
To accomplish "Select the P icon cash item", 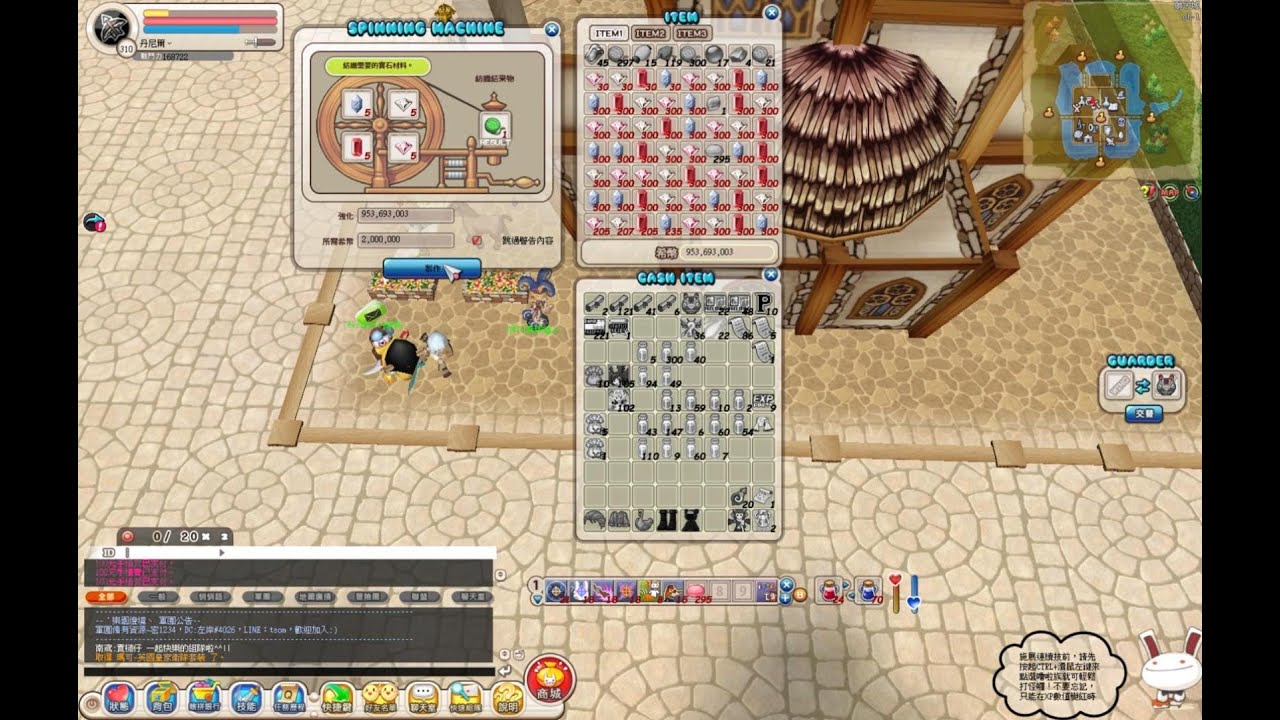I will [x=764, y=302].
